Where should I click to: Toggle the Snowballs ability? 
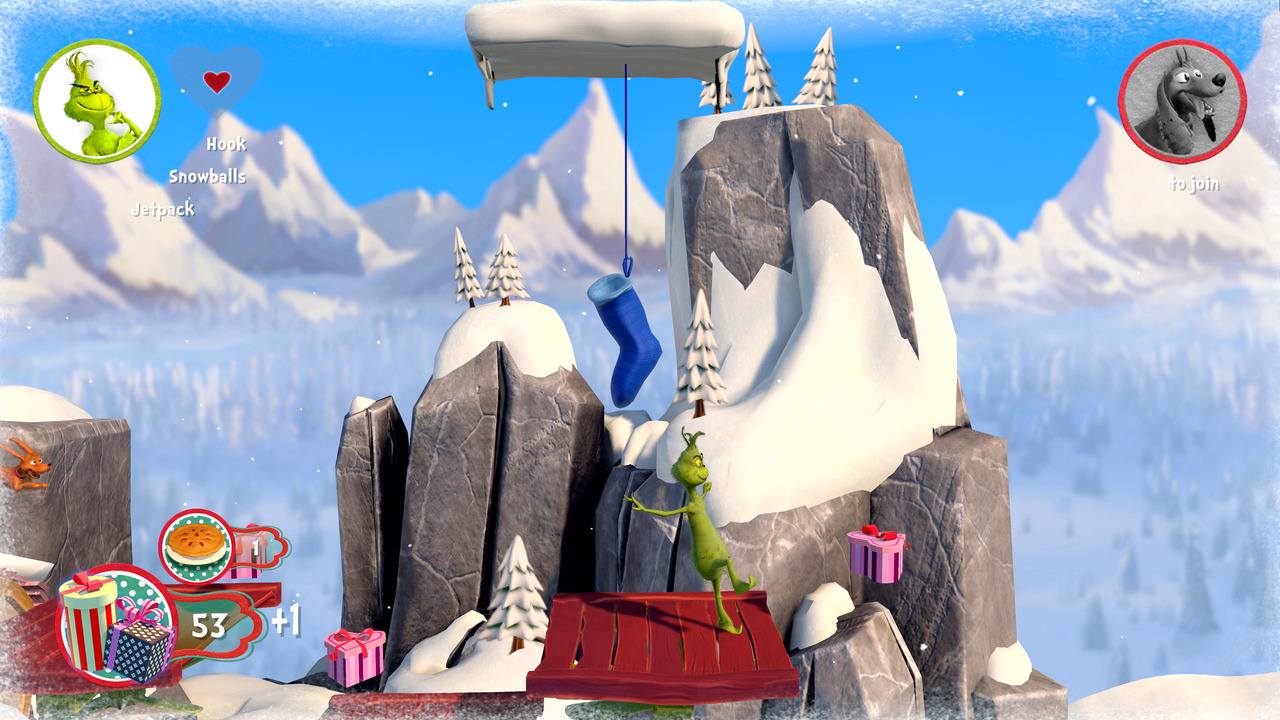(x=209, y=176)
